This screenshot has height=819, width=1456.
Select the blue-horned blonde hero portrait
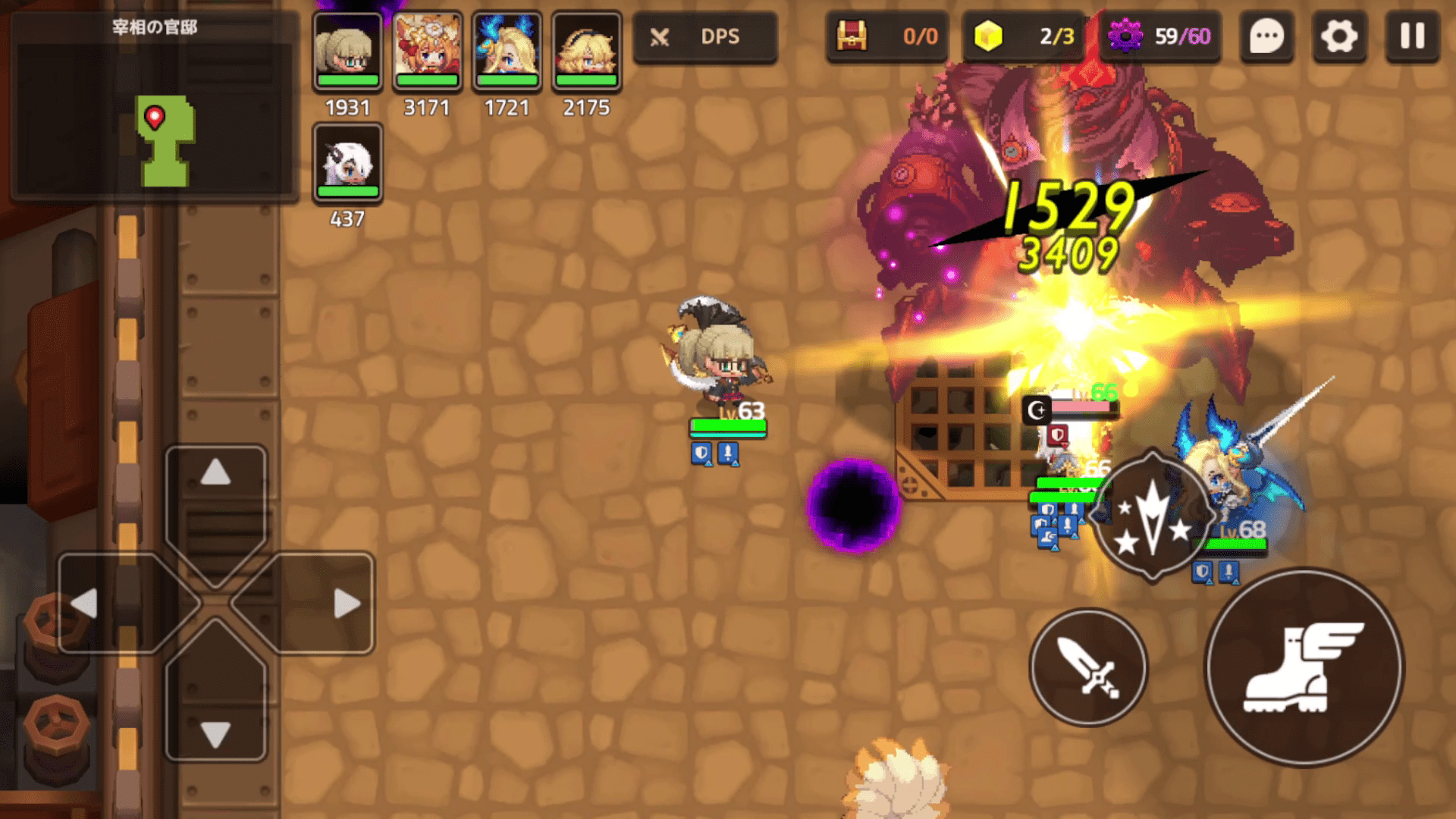[507, 50]
